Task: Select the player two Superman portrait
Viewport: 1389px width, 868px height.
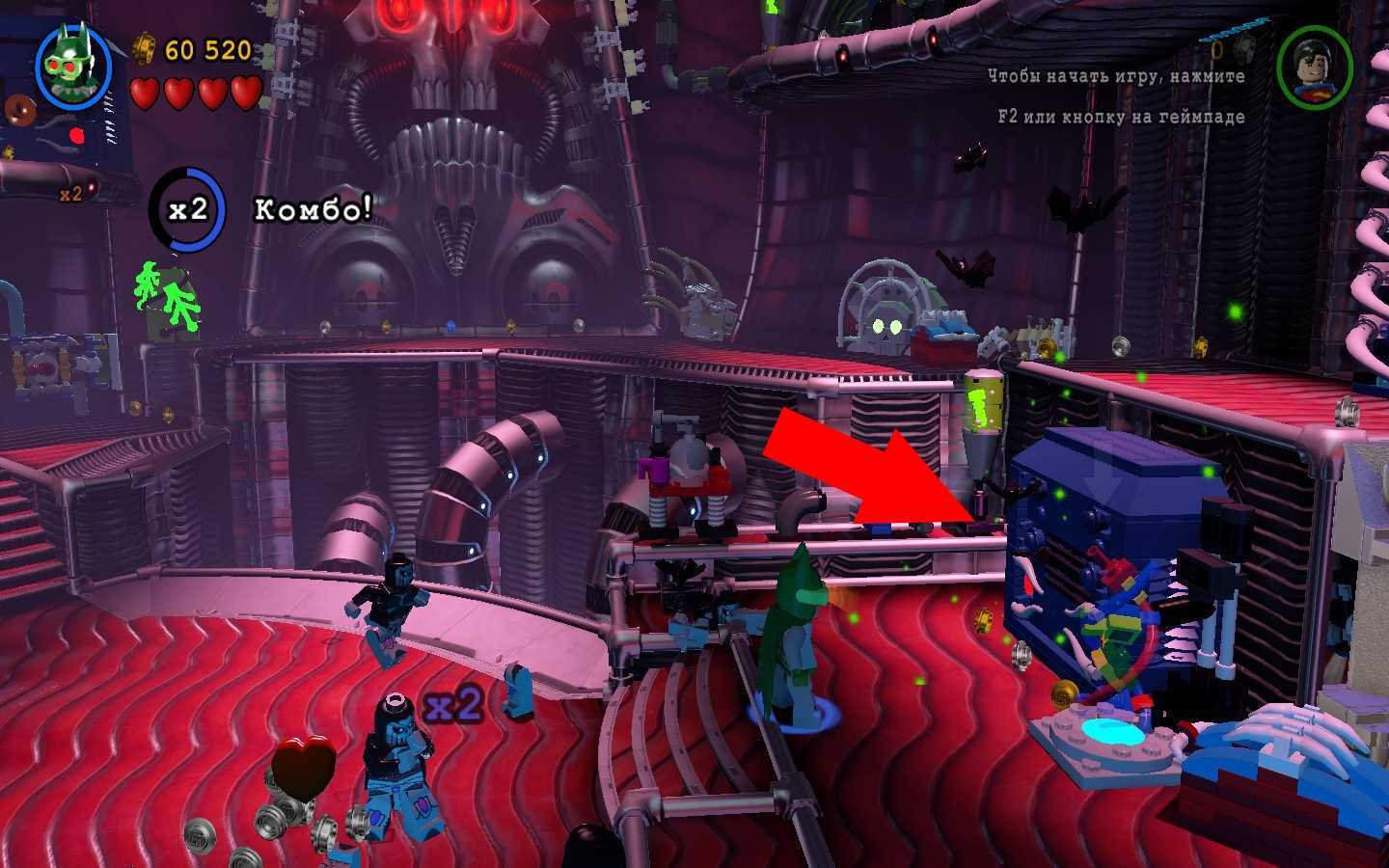Action: tap(1314, 67)
